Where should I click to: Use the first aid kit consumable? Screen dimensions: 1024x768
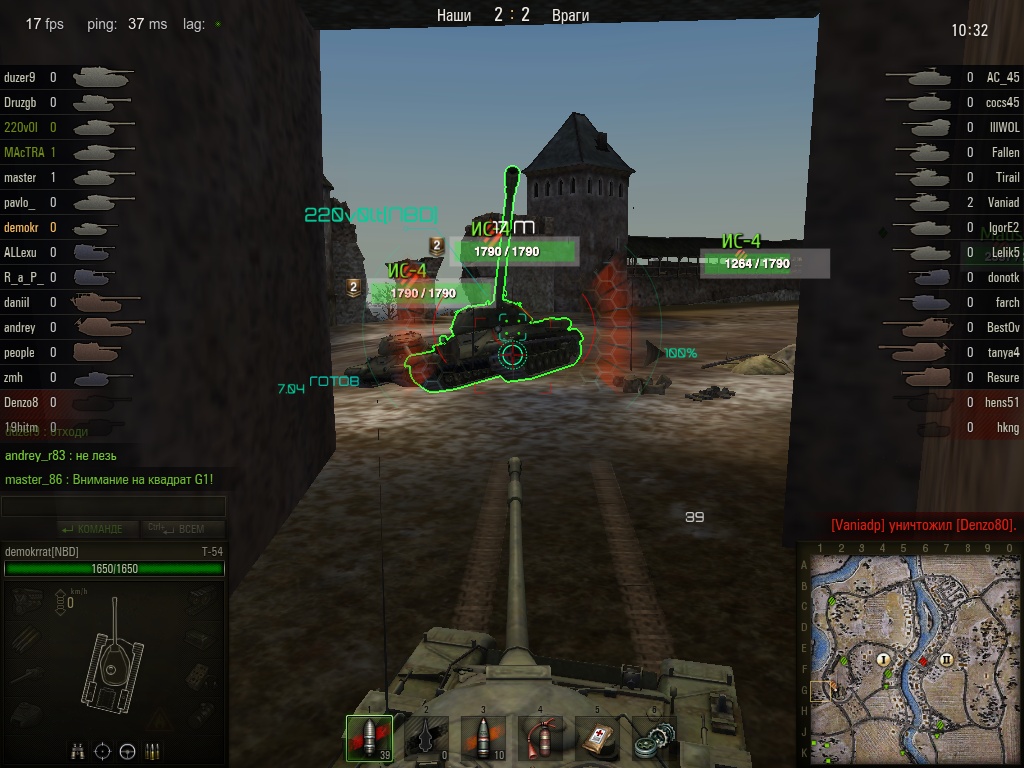[597, 738]
